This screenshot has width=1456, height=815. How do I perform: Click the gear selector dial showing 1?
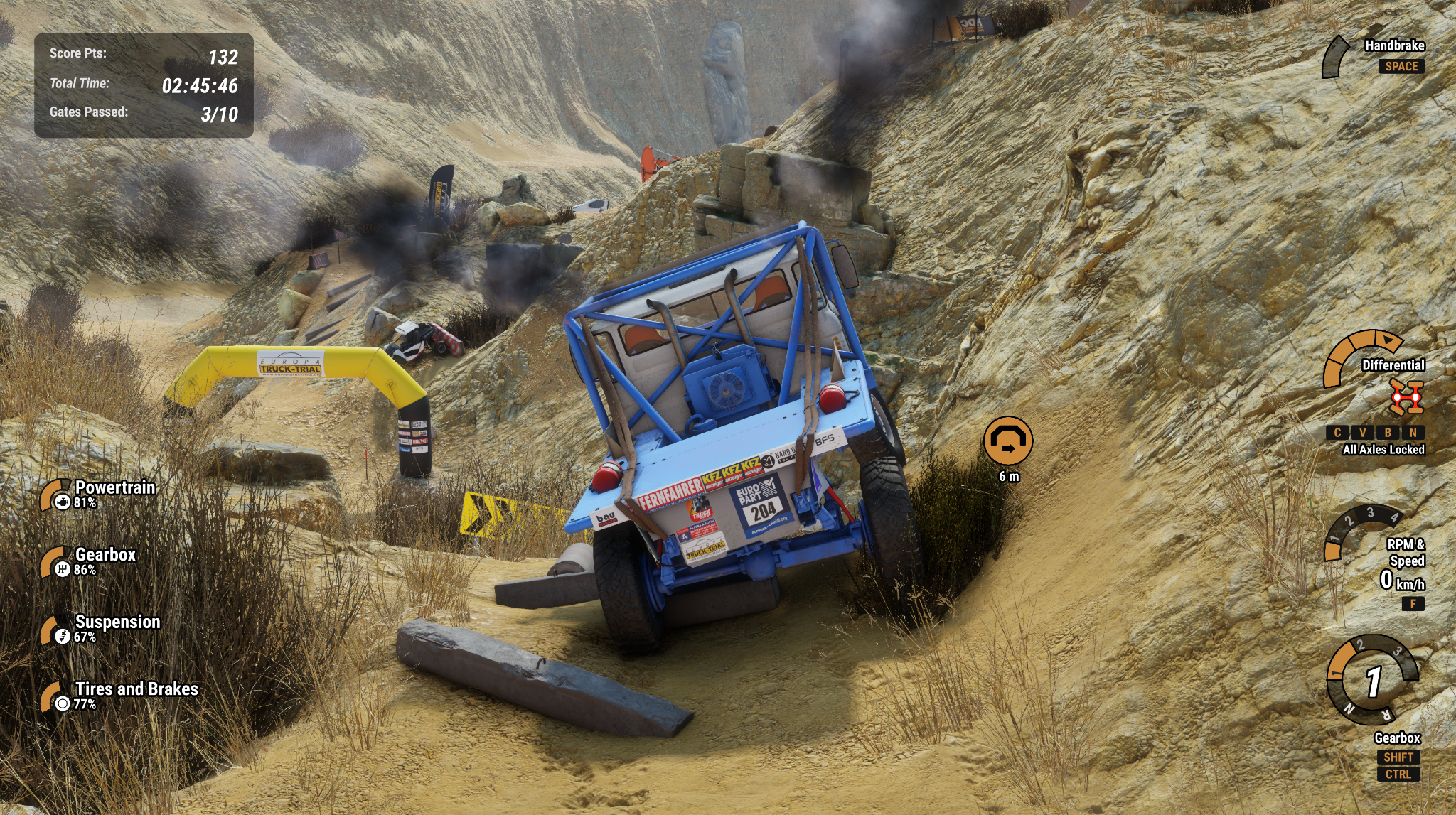tap(1372, 681)
